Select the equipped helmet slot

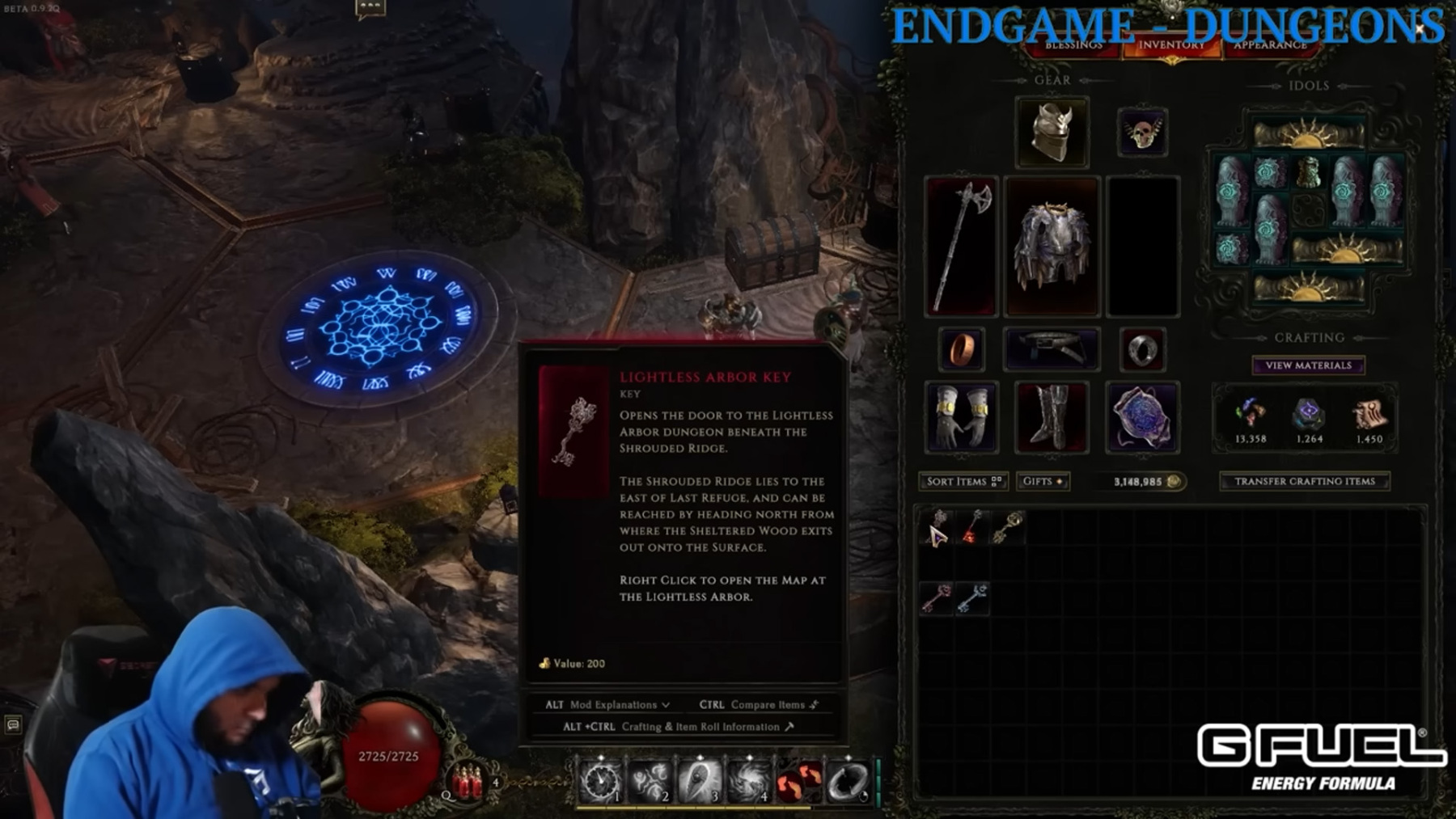pos(1052,132)
